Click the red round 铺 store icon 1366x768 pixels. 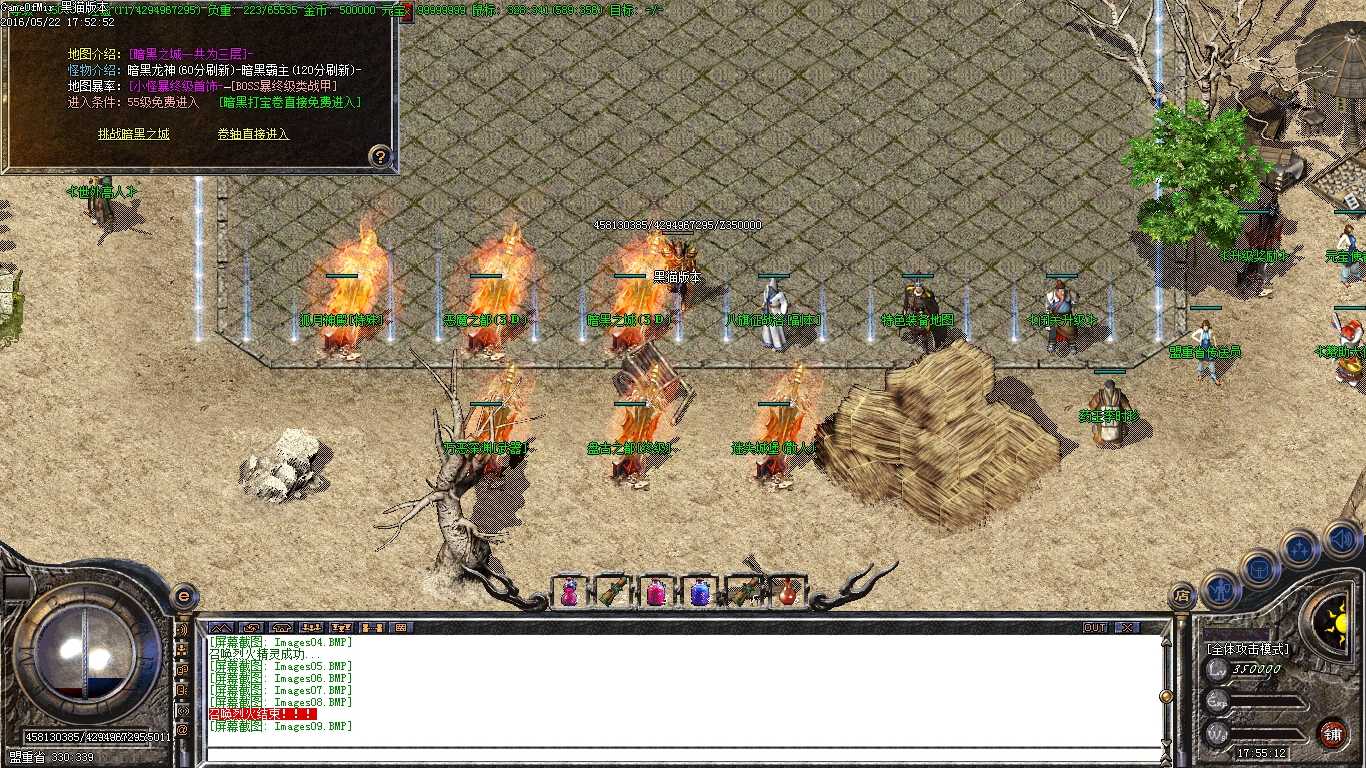(1332, 732)
